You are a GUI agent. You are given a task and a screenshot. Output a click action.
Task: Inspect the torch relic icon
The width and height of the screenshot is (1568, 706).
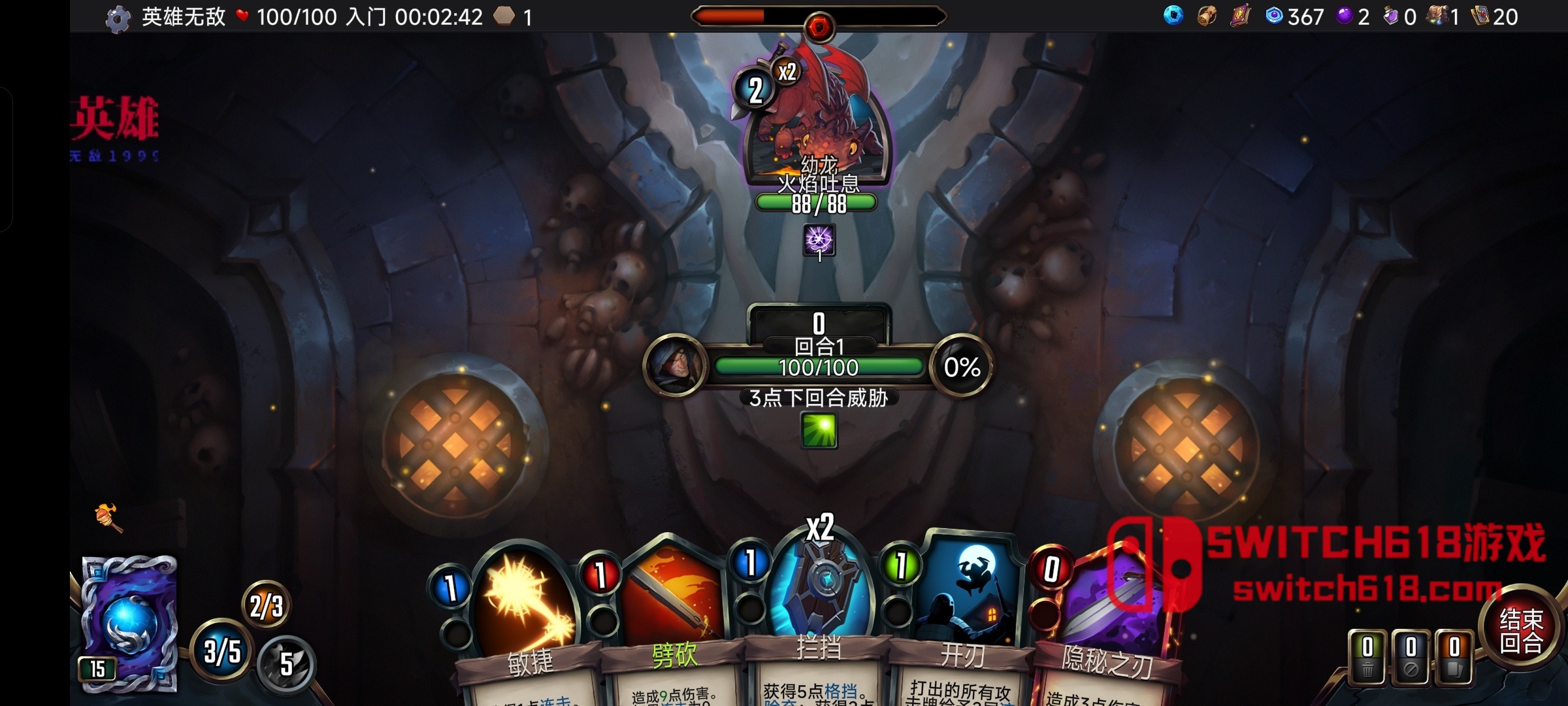point(108,518)
